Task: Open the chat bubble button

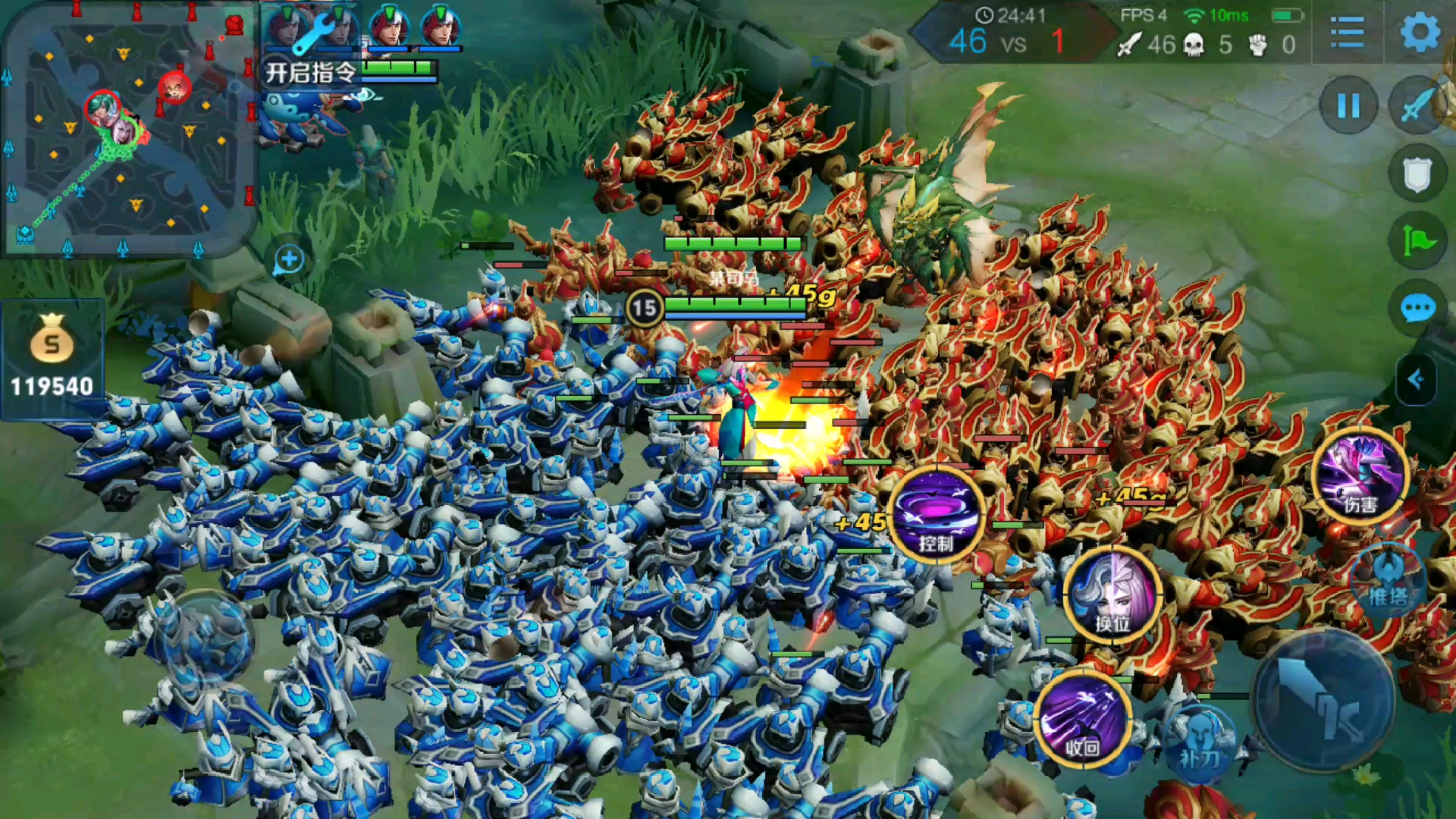Action: click(x=1417, y=309)
